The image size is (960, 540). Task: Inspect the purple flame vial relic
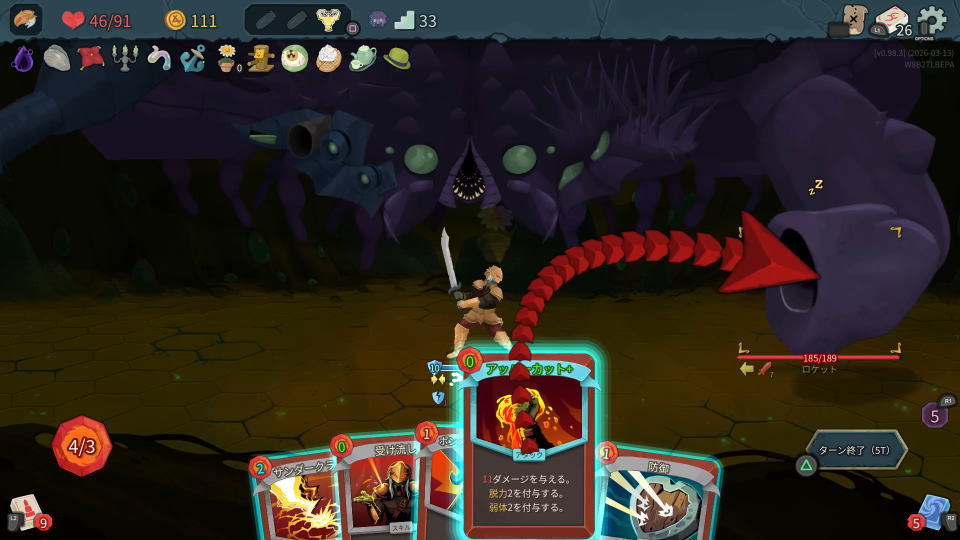(23, 59)
